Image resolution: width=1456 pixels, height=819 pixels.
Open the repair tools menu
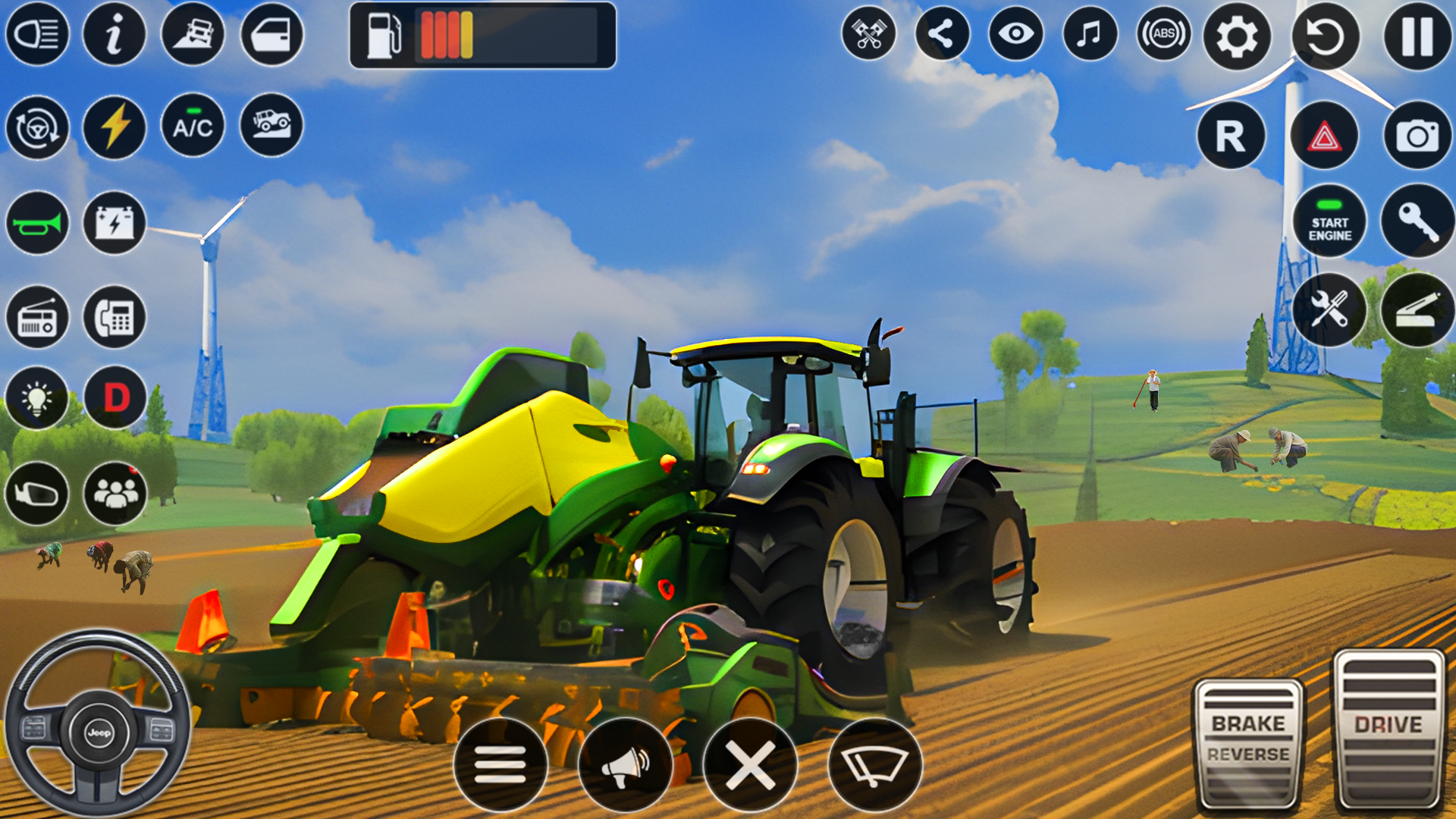pos(1328,311)
